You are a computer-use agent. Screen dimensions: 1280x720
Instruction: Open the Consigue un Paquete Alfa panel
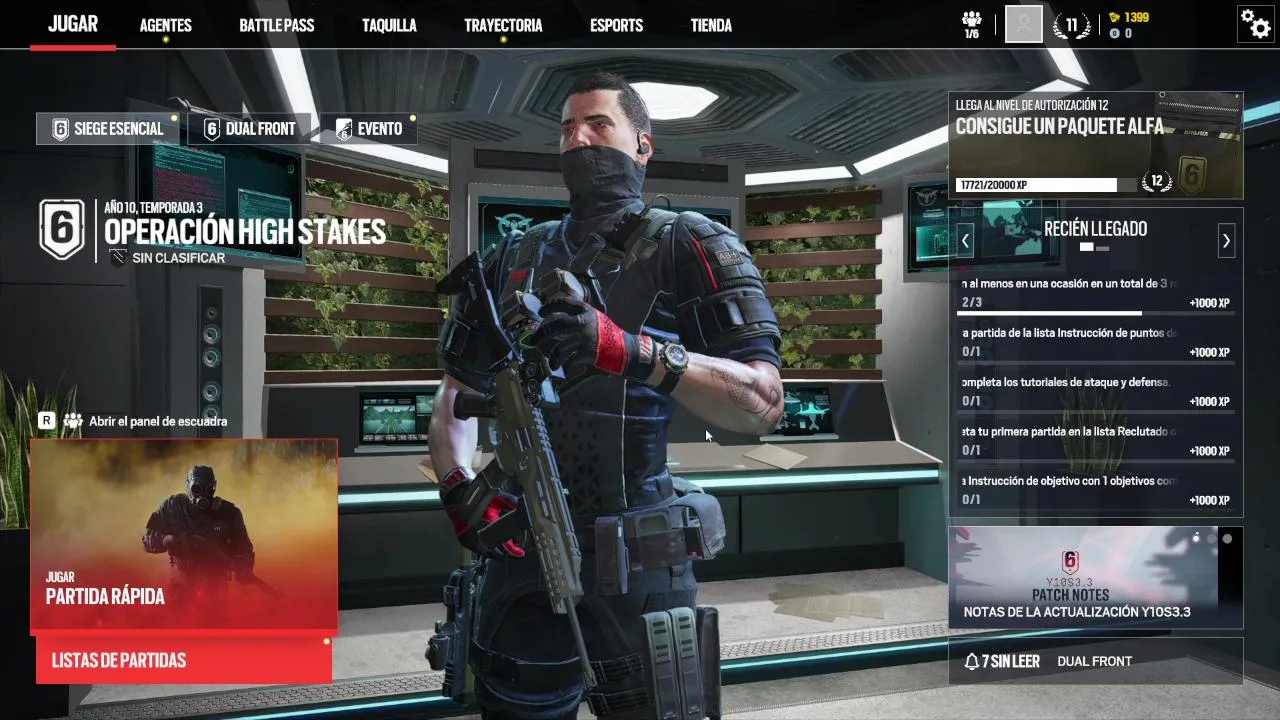(x=1095, y=145)
